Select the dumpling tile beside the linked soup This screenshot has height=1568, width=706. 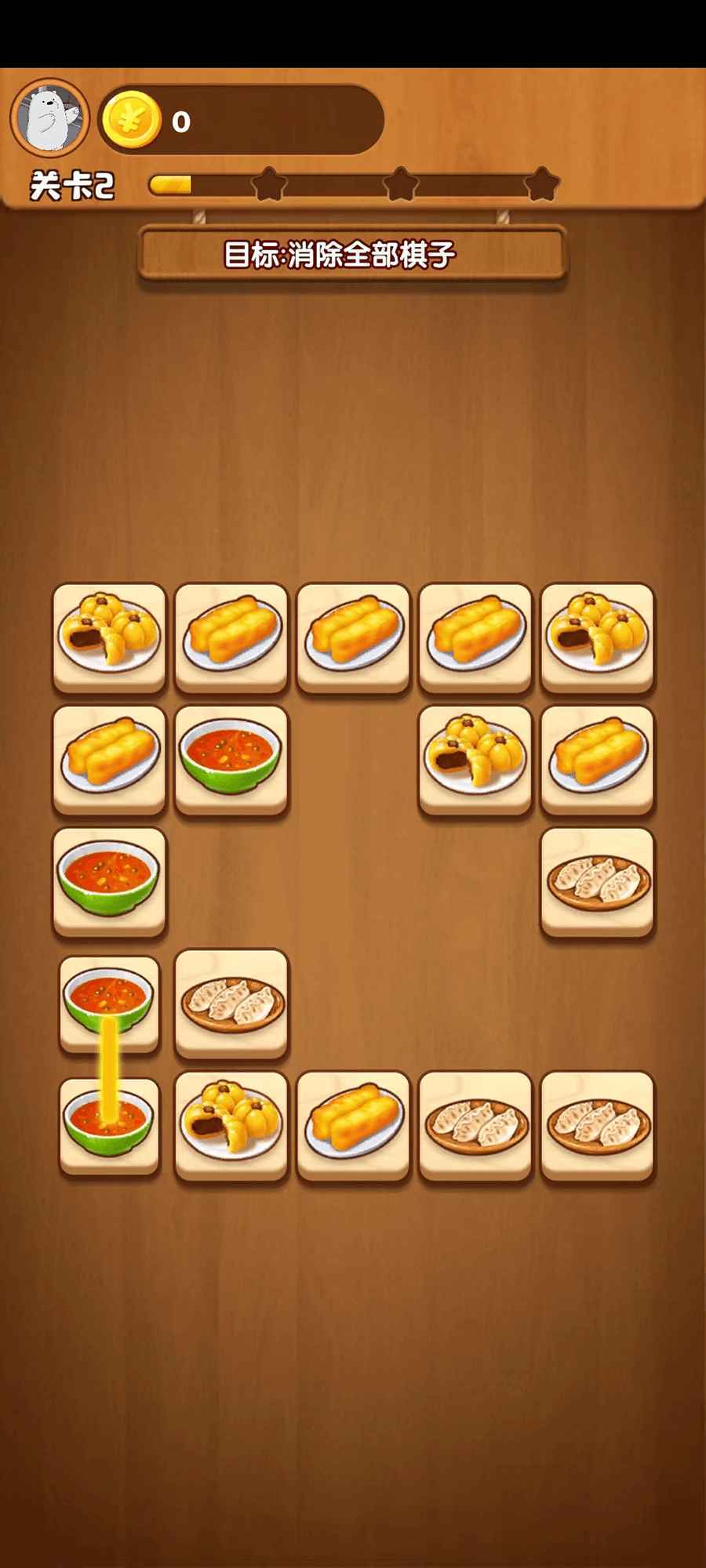coord(231,1002)
